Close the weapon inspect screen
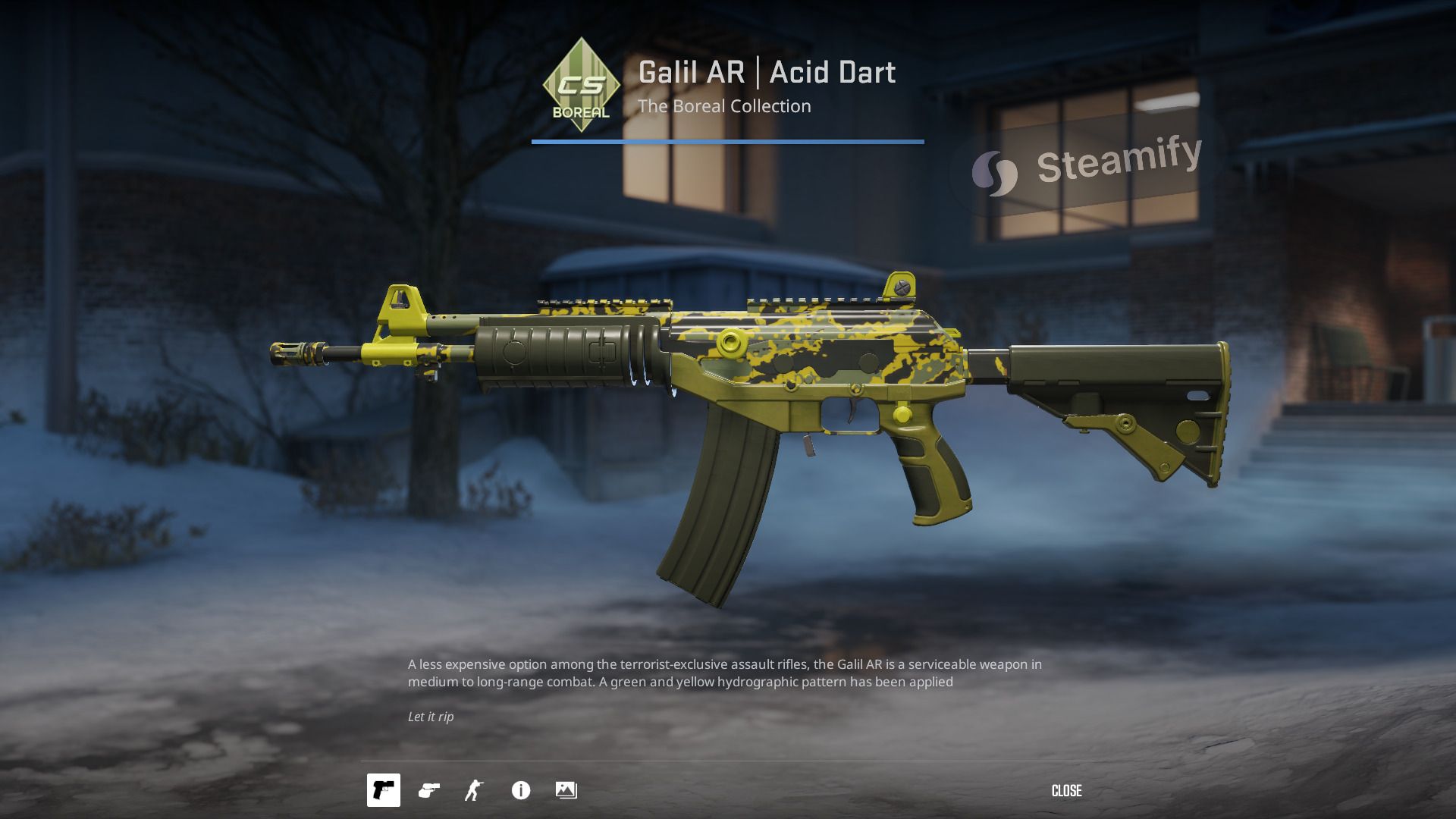Screen dimensions: 1456x819 pyautogui.click(x=1066, y=791)
